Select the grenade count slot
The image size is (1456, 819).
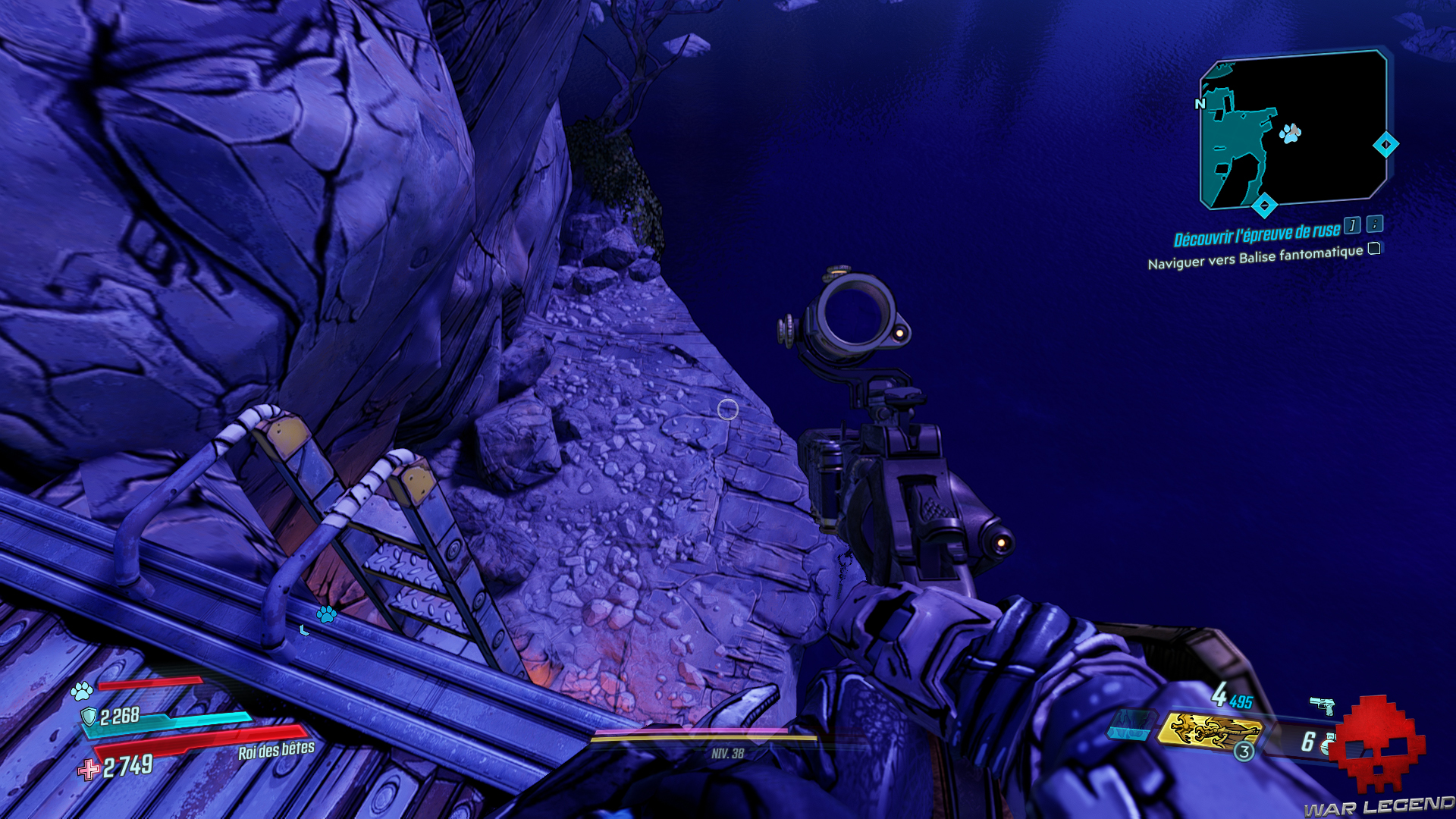(x=1313, y=742)
